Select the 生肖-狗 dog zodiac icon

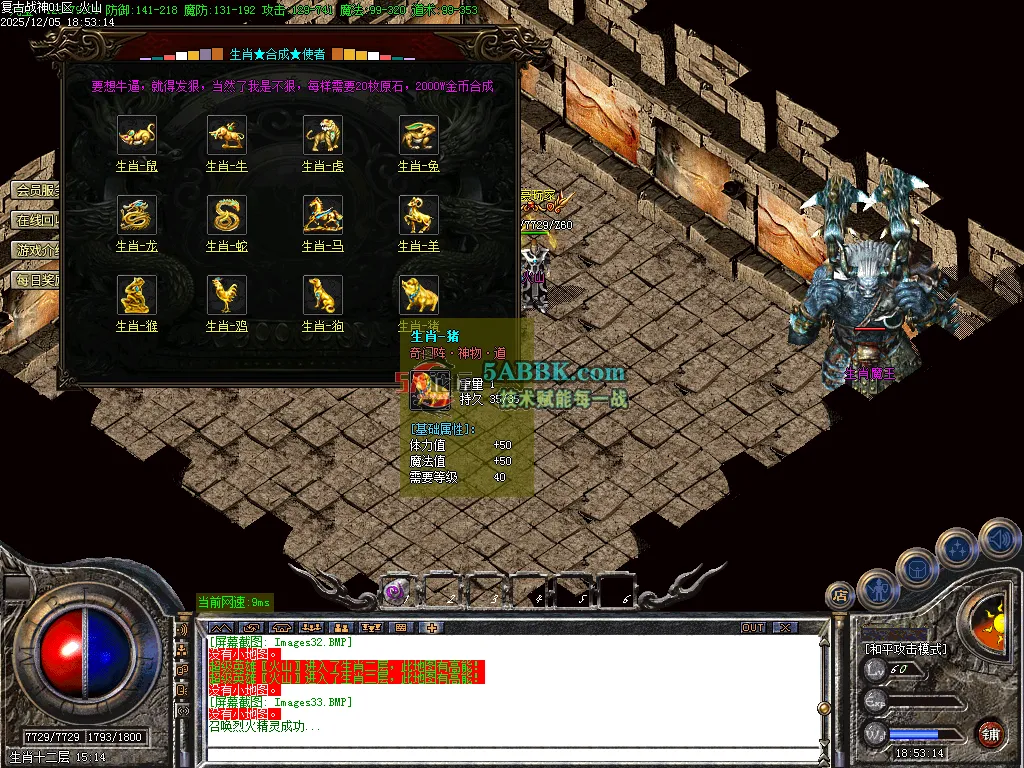click(x=323, y=295)
